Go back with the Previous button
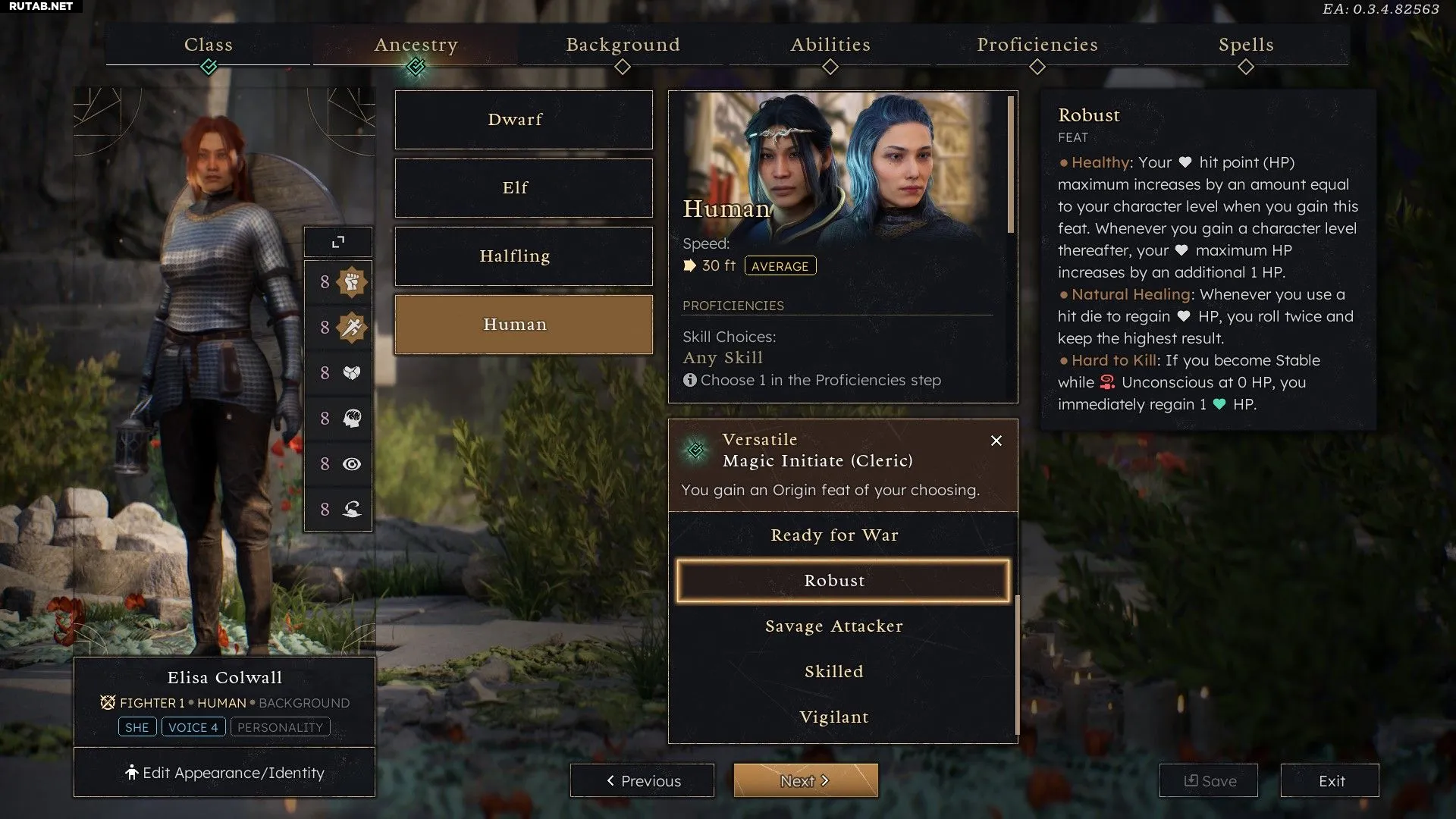This screenshot has width=1456, height=819. click(x=642, y=780)
